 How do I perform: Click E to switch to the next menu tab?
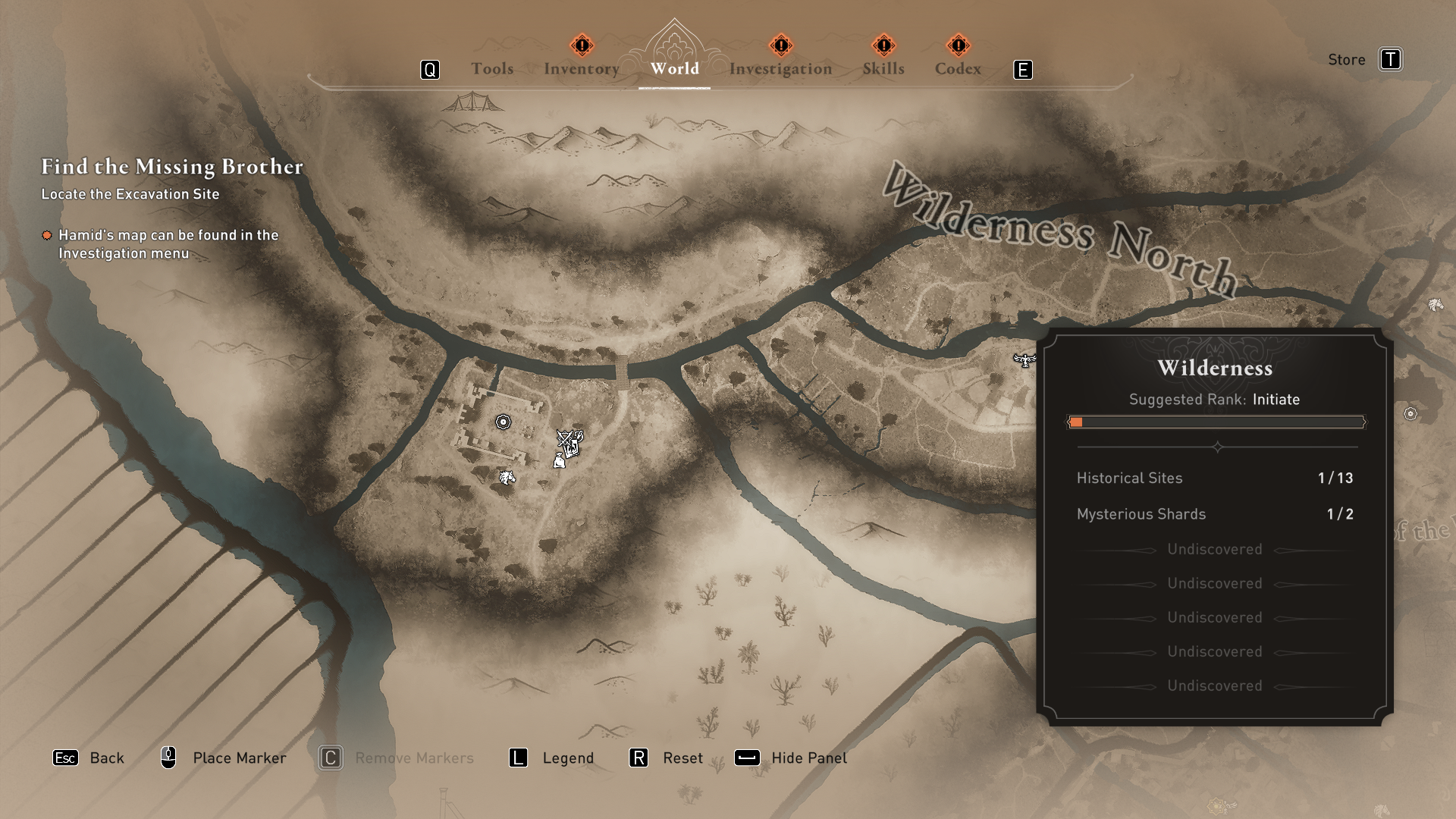point(1025,69)
